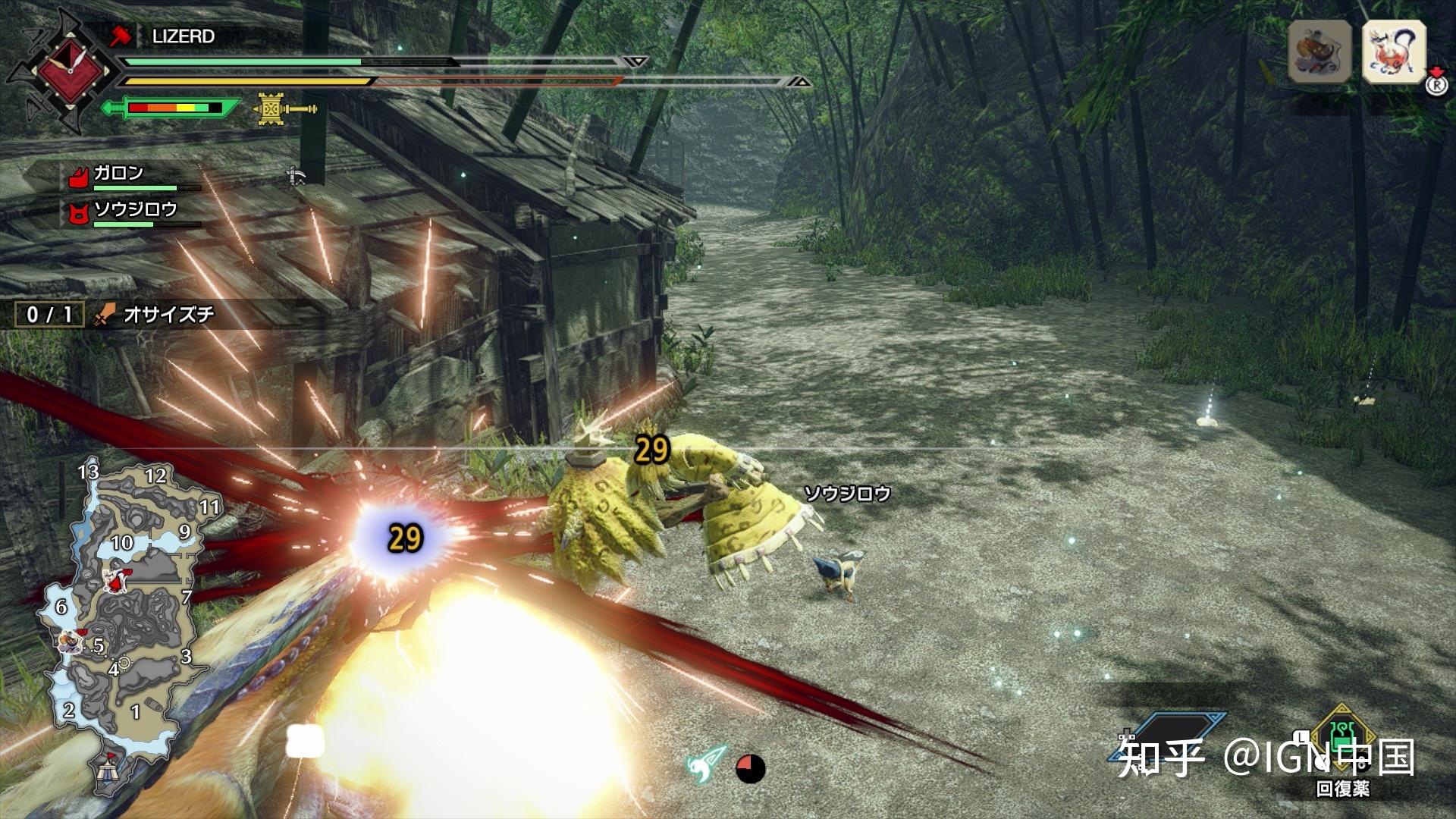Viewport: 1456px width, 819px height.
Task: Click the green sword sharpness gauge icon
Action: (171, 108)
